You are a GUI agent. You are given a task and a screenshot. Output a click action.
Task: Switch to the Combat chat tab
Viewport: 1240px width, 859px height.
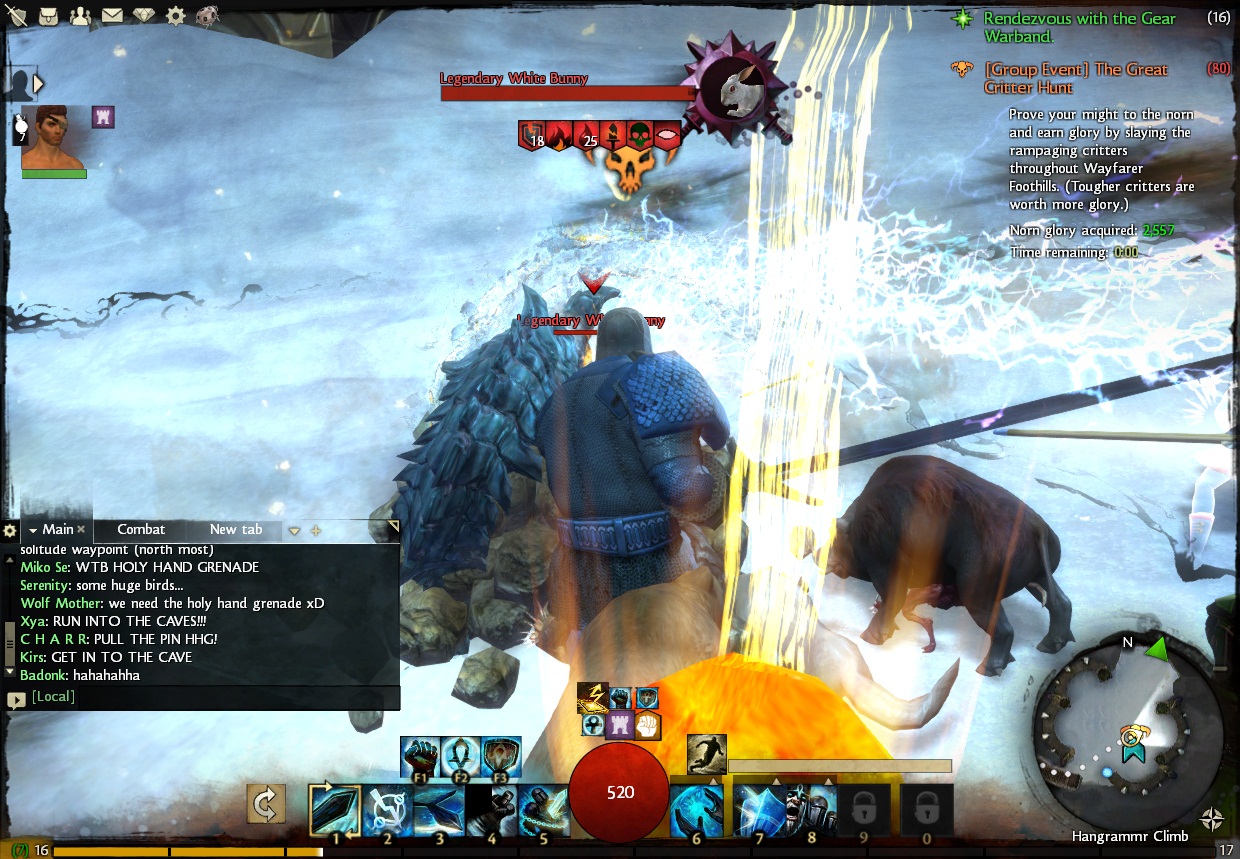point(141,529)
